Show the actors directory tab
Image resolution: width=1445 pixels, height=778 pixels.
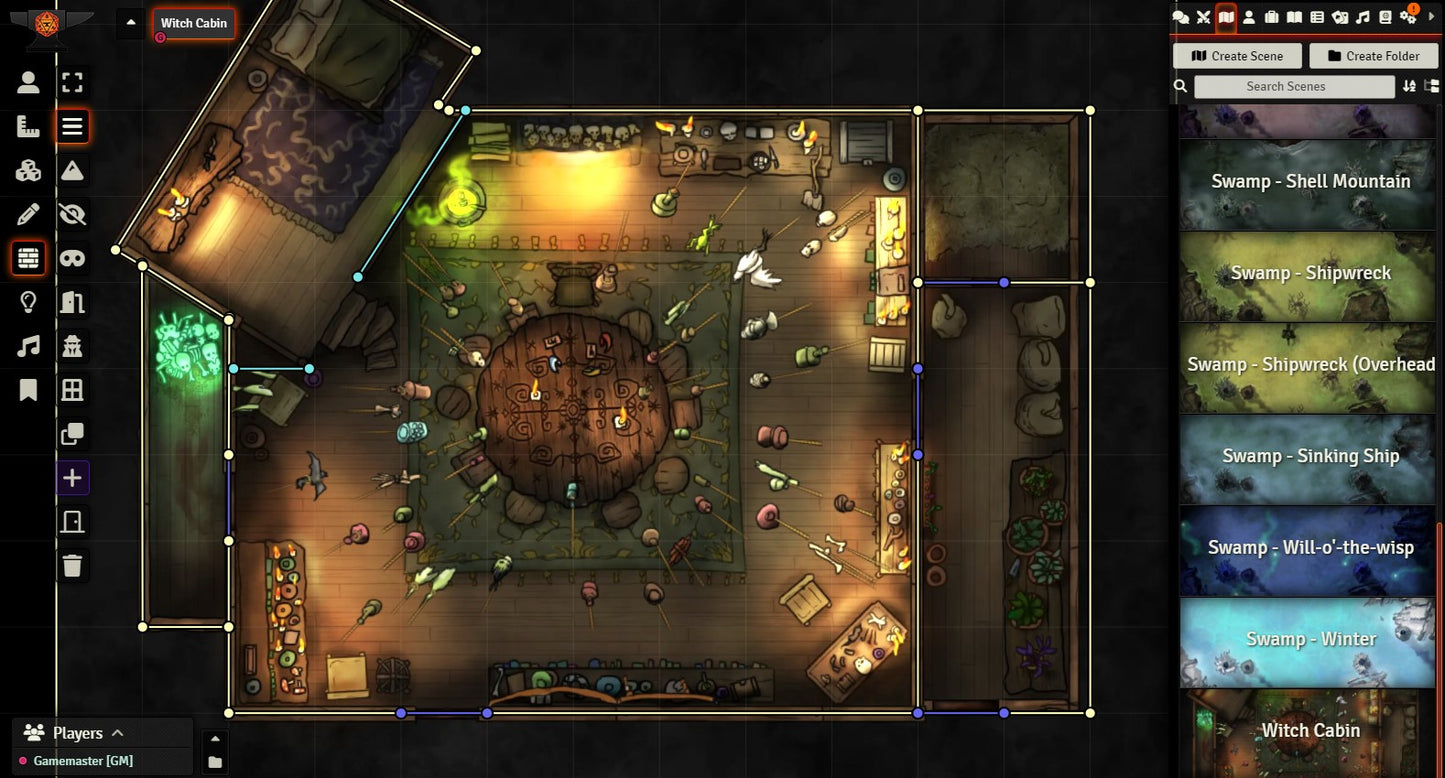tap(1249, 17)
